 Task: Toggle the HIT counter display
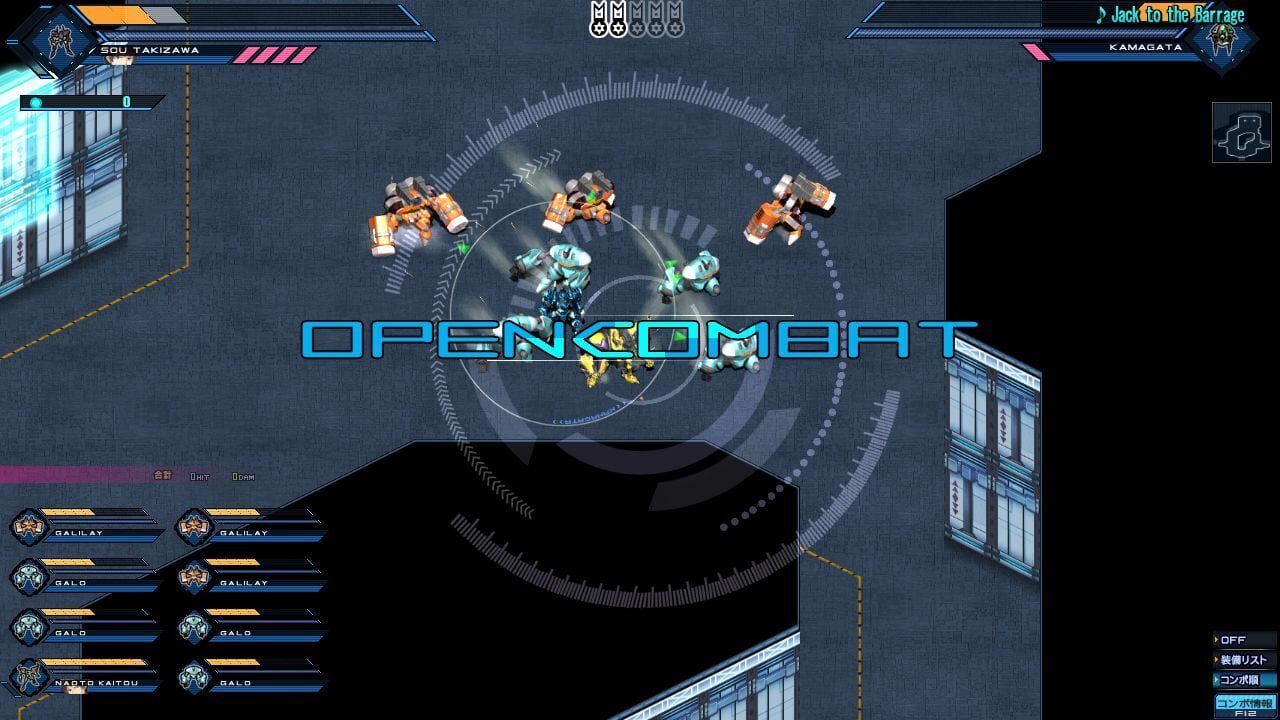click(198, 478)
